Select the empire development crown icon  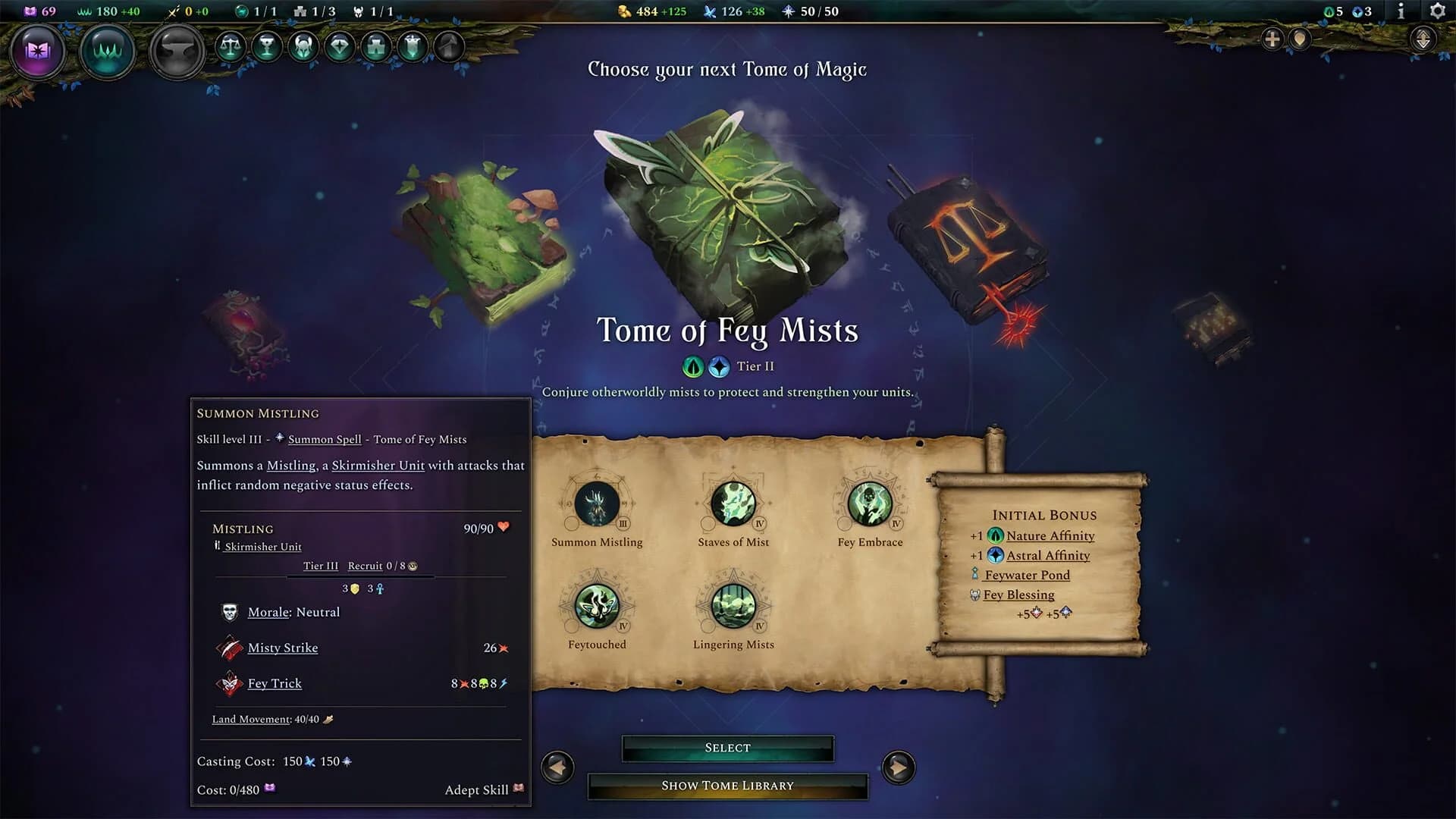[x=106, y=52]
